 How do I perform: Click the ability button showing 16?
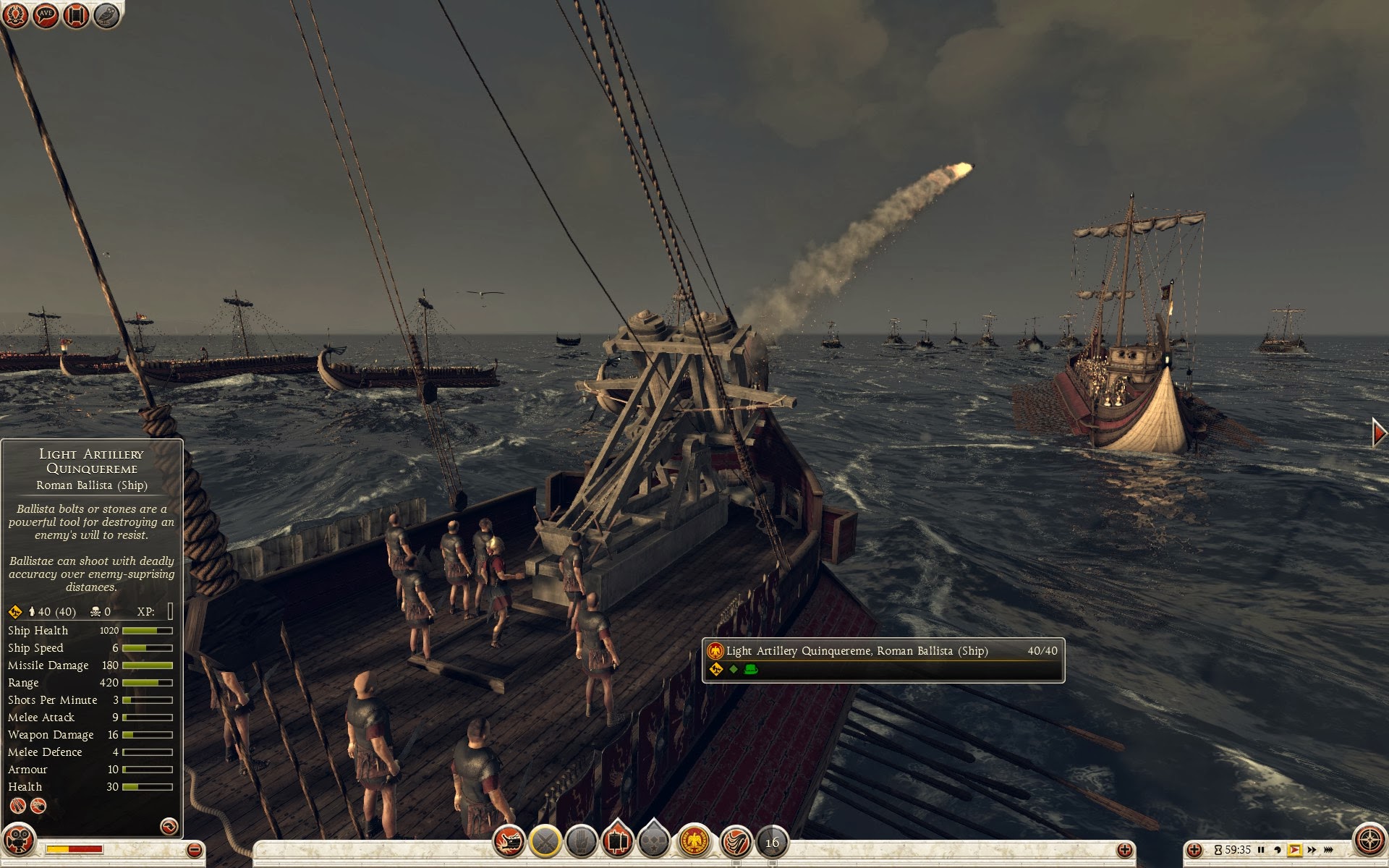(x=772, y=842)
